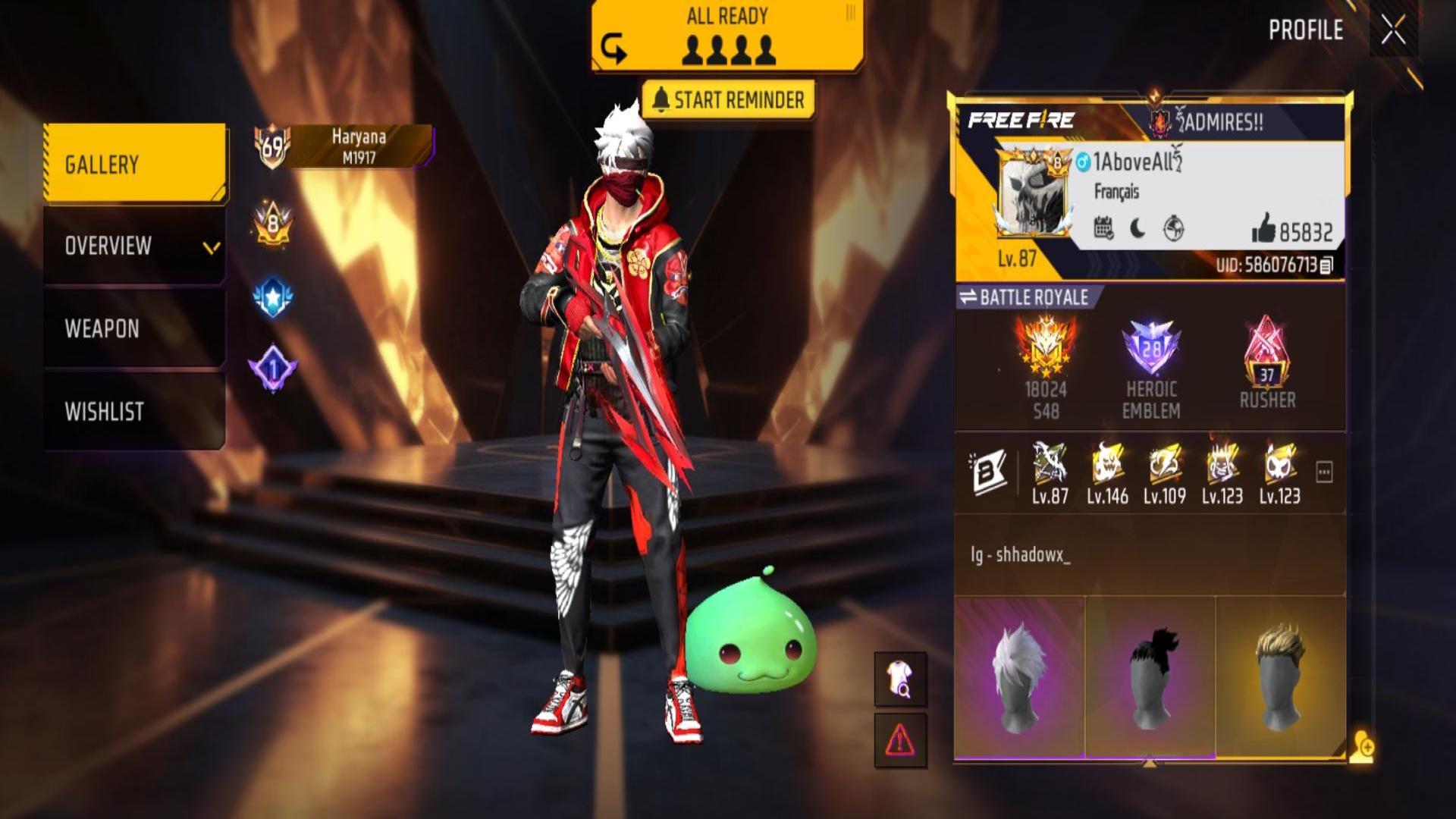1456x819 pixels.
Task: Switch to the Gallery tab
Action: tap(135, 164)
